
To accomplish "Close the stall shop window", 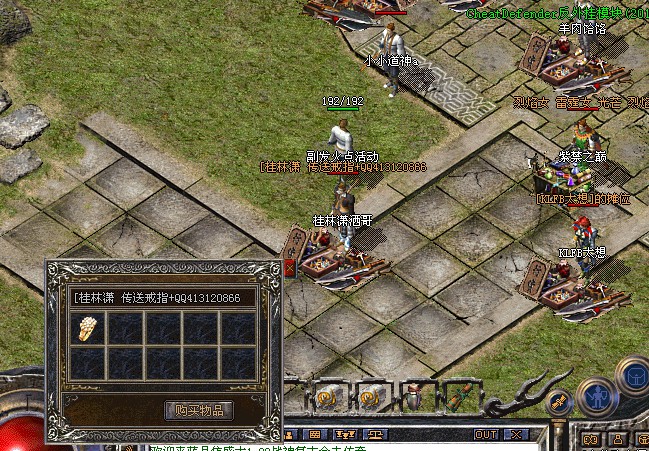I will tap(290, 267).
